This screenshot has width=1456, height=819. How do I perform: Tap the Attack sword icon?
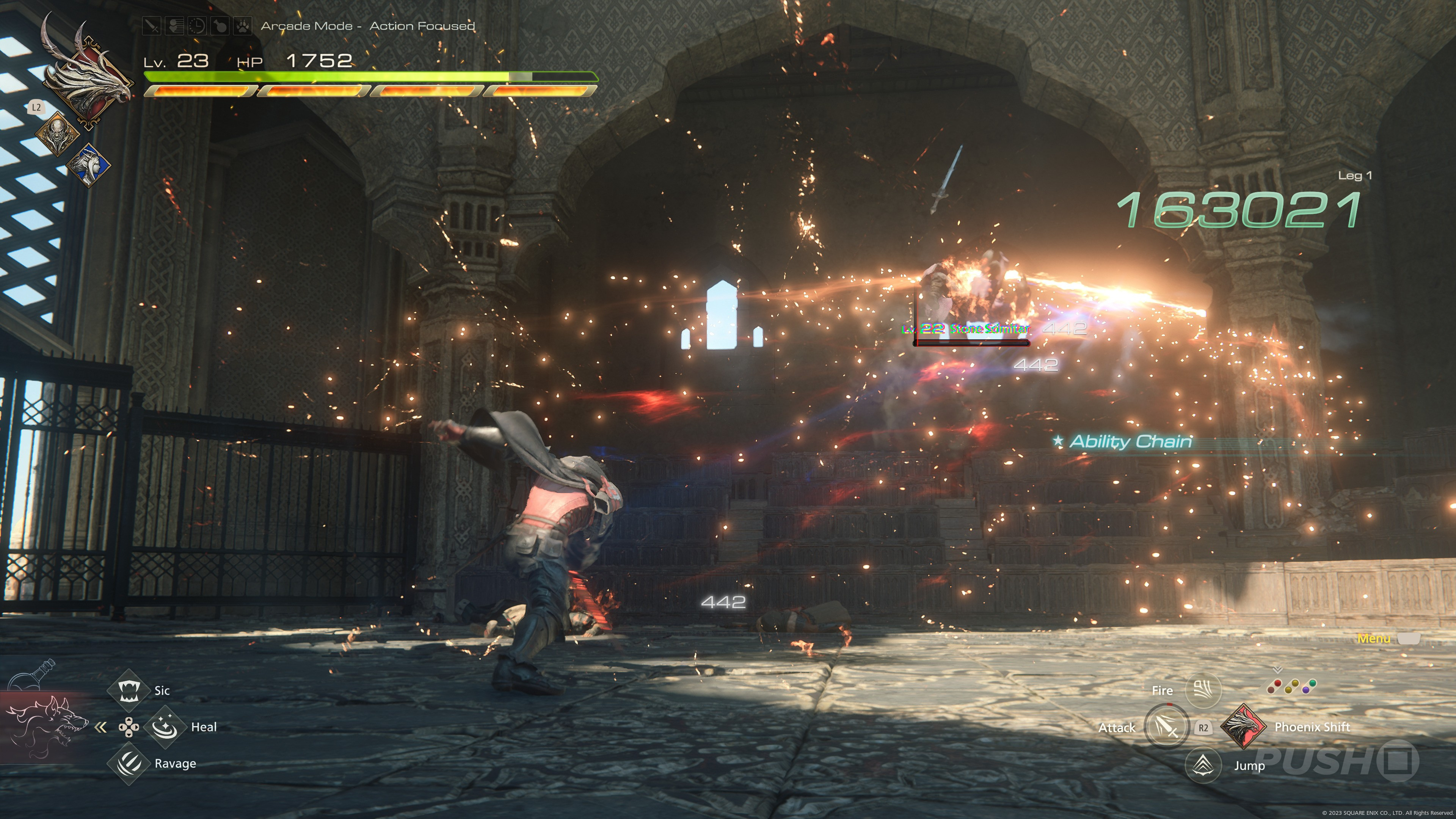tap(1166, 727)
